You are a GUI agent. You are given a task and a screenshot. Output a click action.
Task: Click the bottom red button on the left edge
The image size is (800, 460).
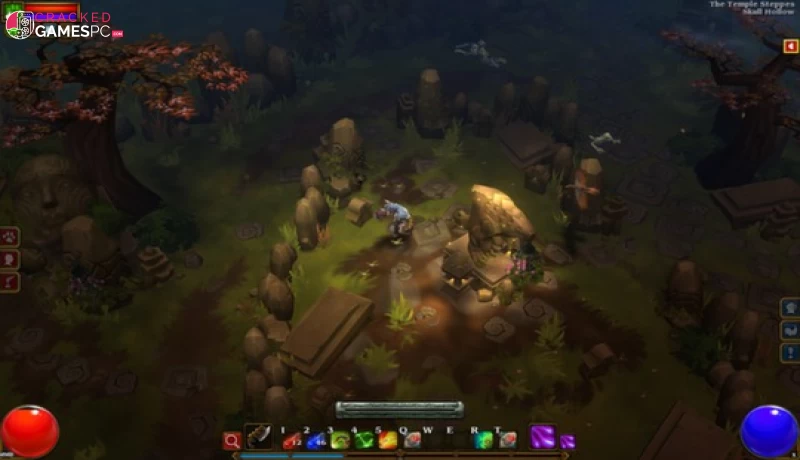[10, 283]
